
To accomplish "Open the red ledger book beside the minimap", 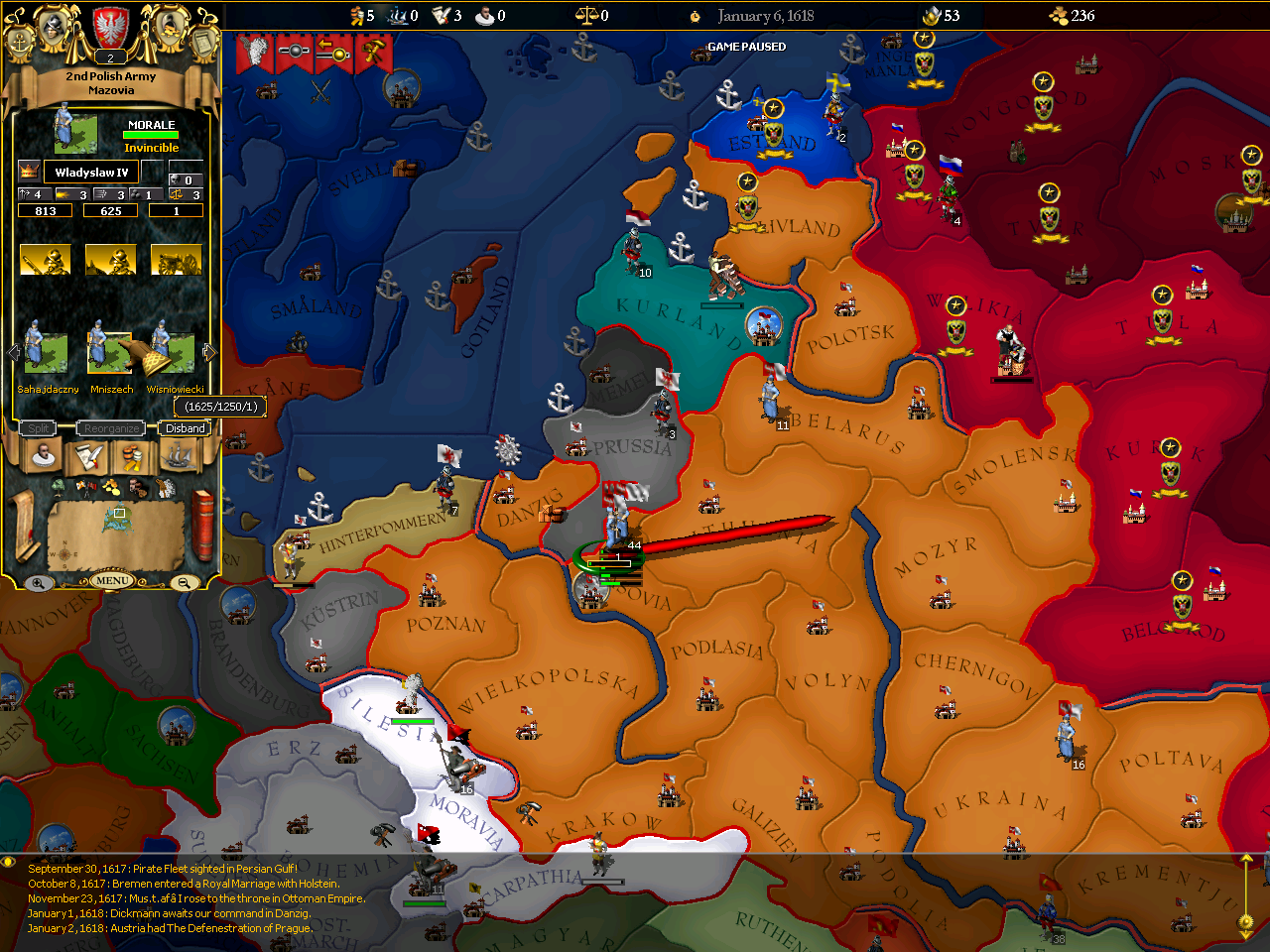I will [203, 525].
